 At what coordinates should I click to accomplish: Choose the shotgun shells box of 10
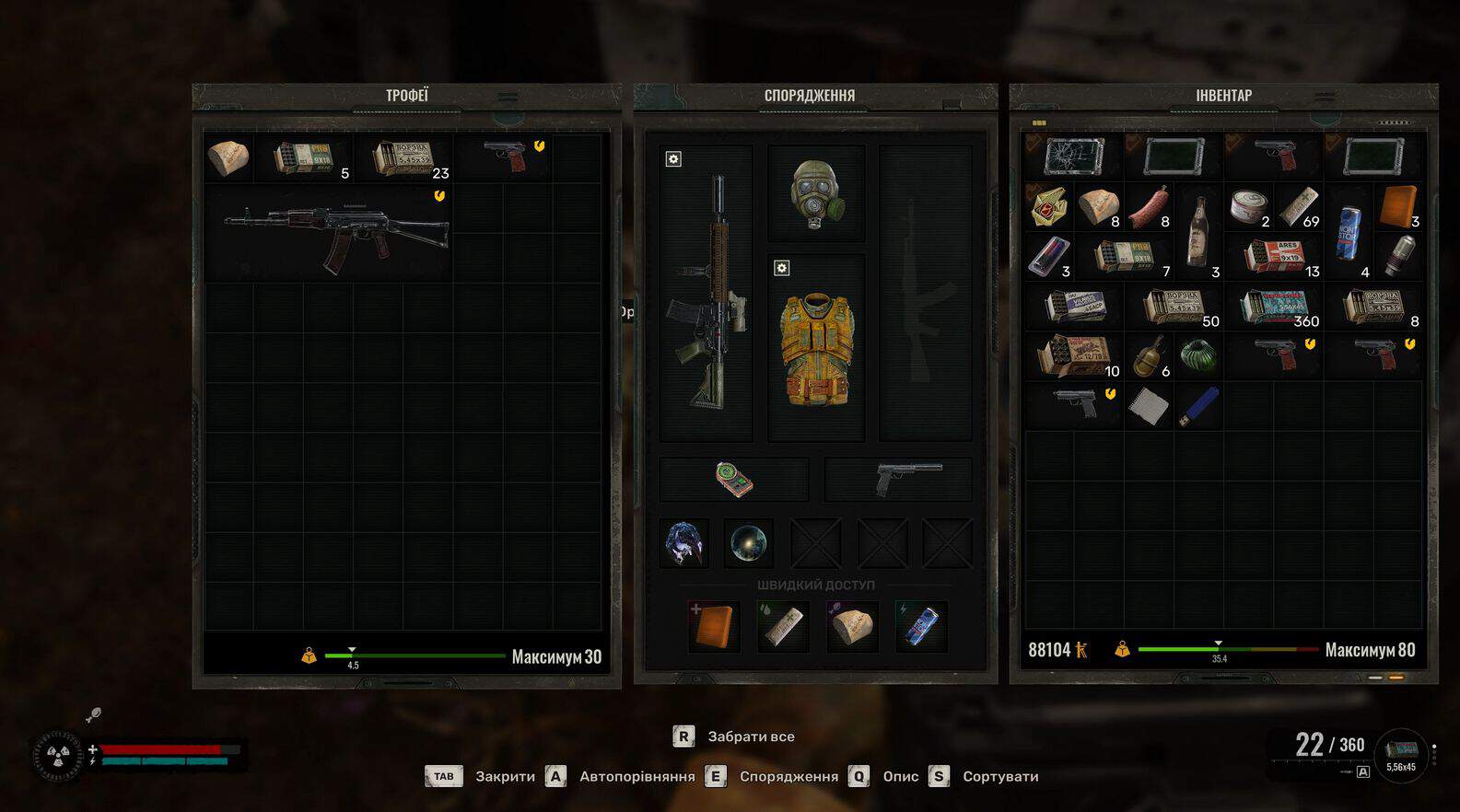(1074, 356)
